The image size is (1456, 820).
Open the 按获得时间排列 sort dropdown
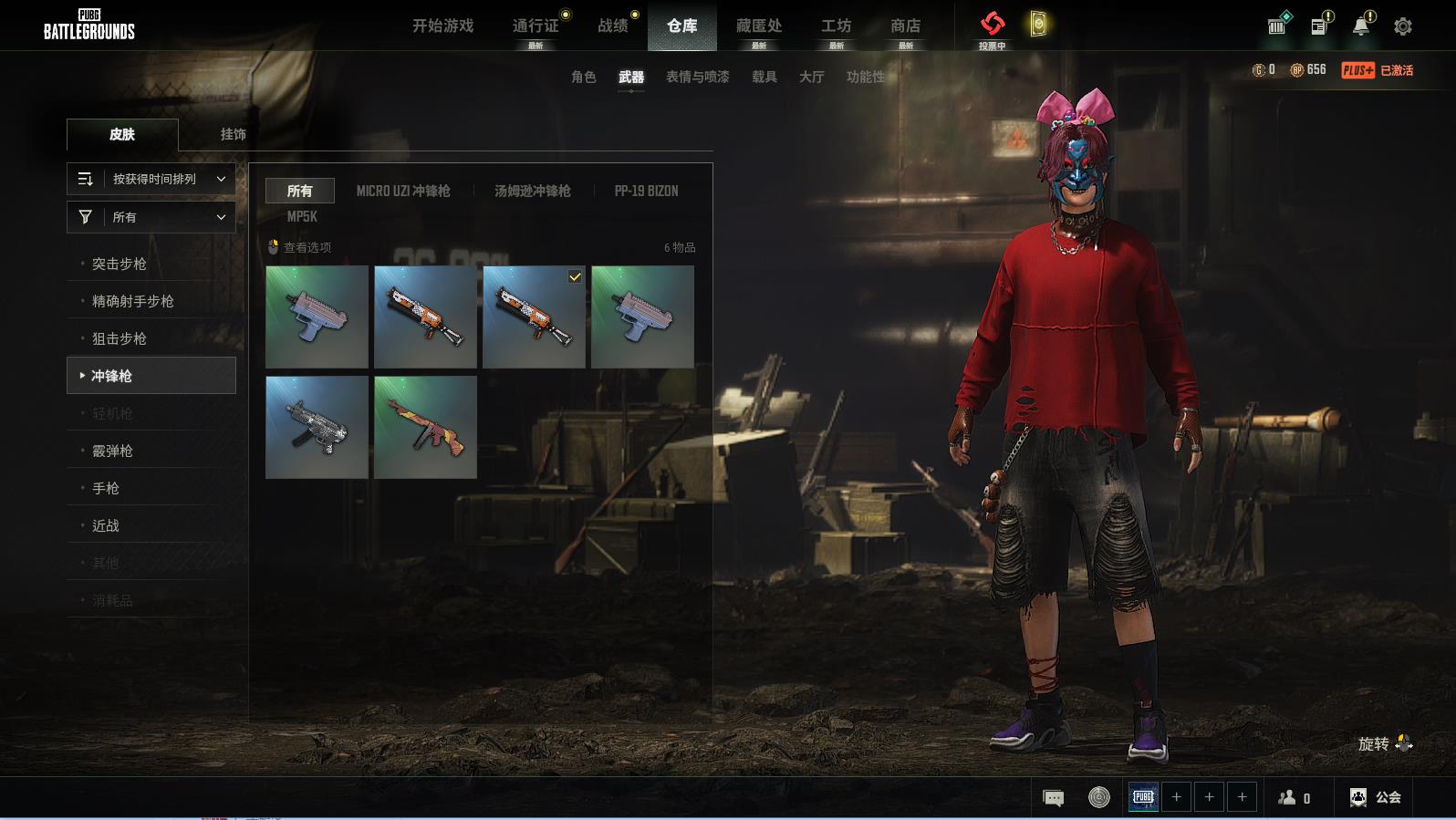pos(151,179)
